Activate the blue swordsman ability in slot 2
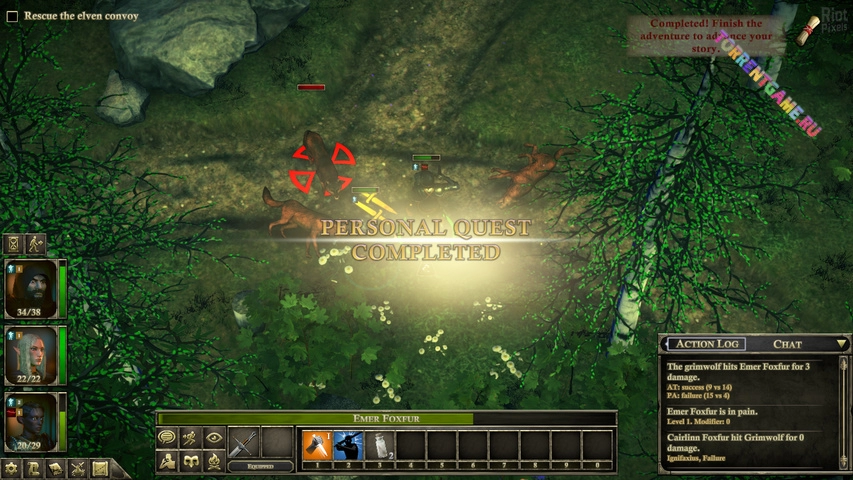 (x=349, y=445)
